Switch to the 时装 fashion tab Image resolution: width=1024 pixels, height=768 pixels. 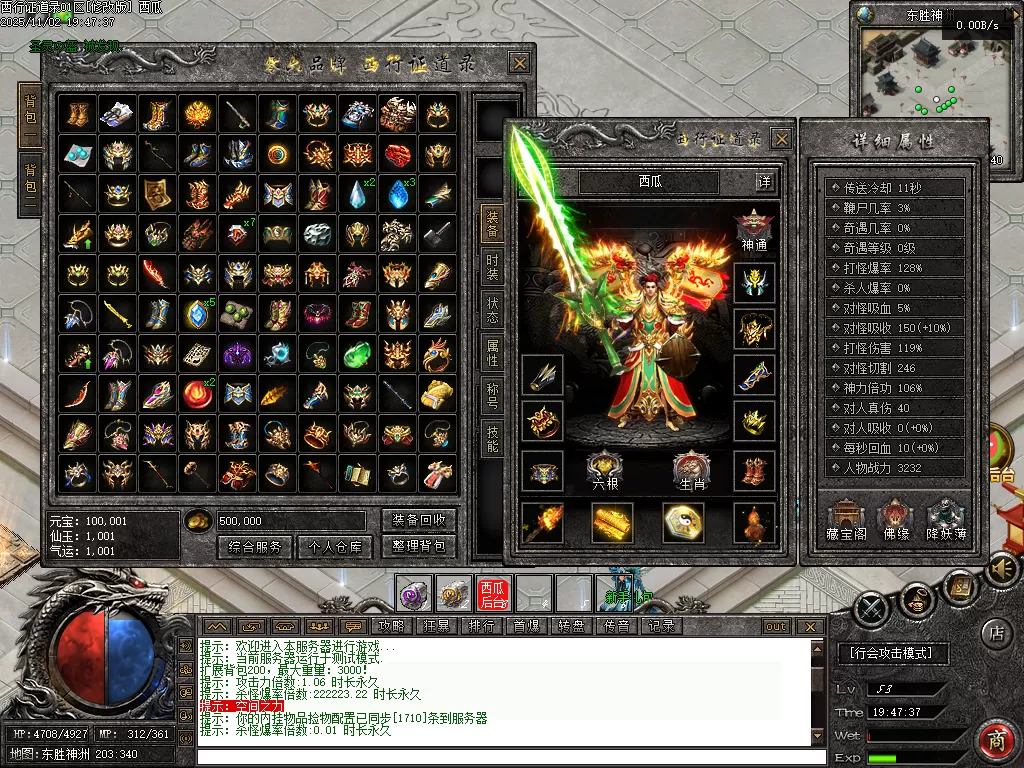pos(492,265)
